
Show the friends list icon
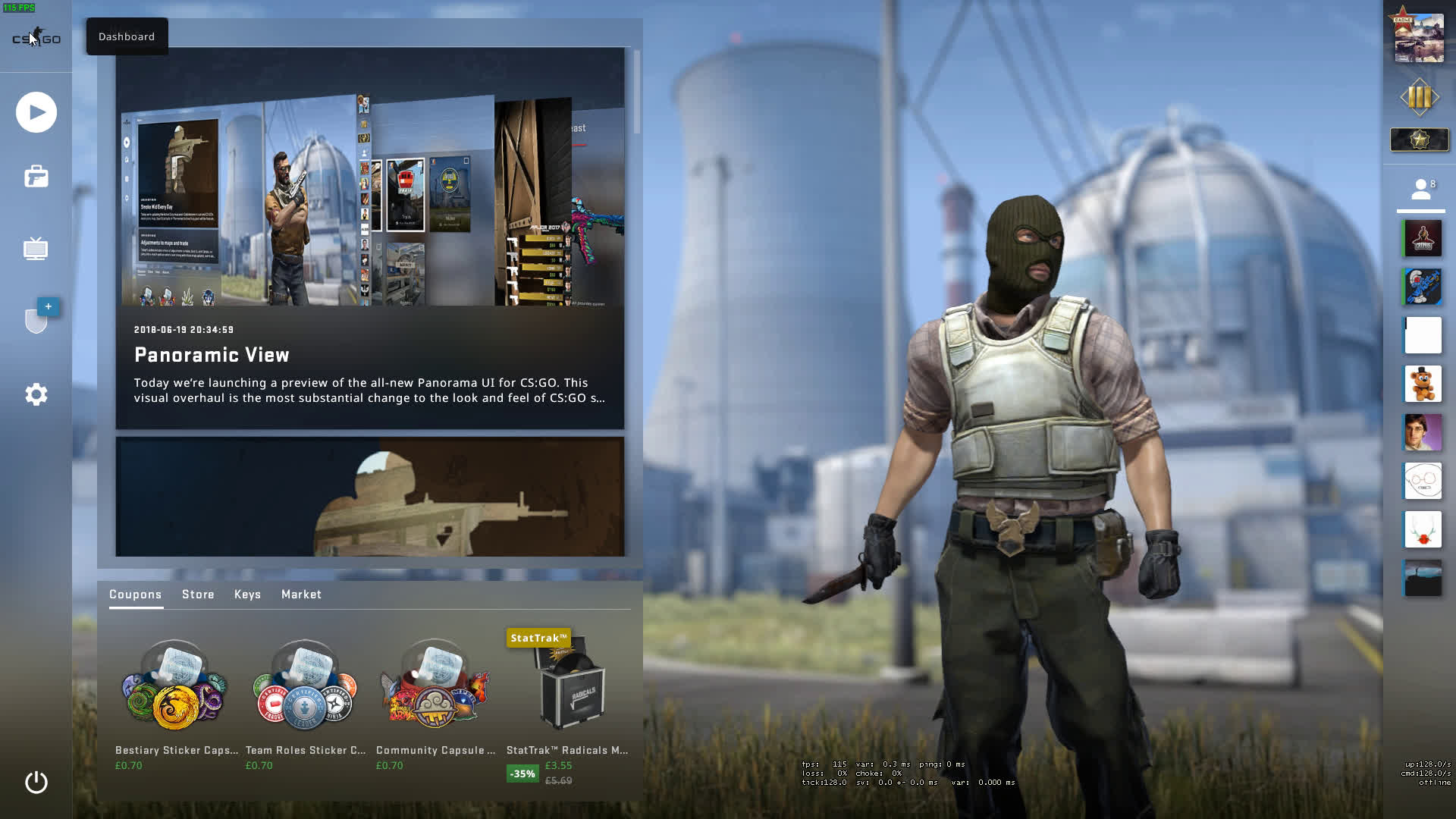click(x=1420, y=190)
